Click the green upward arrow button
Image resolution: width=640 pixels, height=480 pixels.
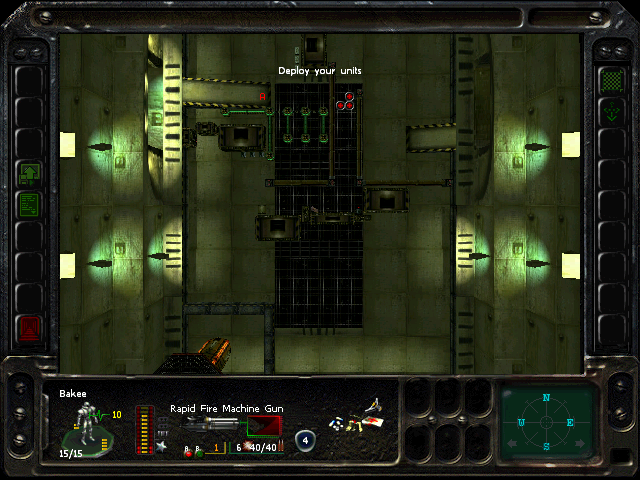(x=29, y=173)
